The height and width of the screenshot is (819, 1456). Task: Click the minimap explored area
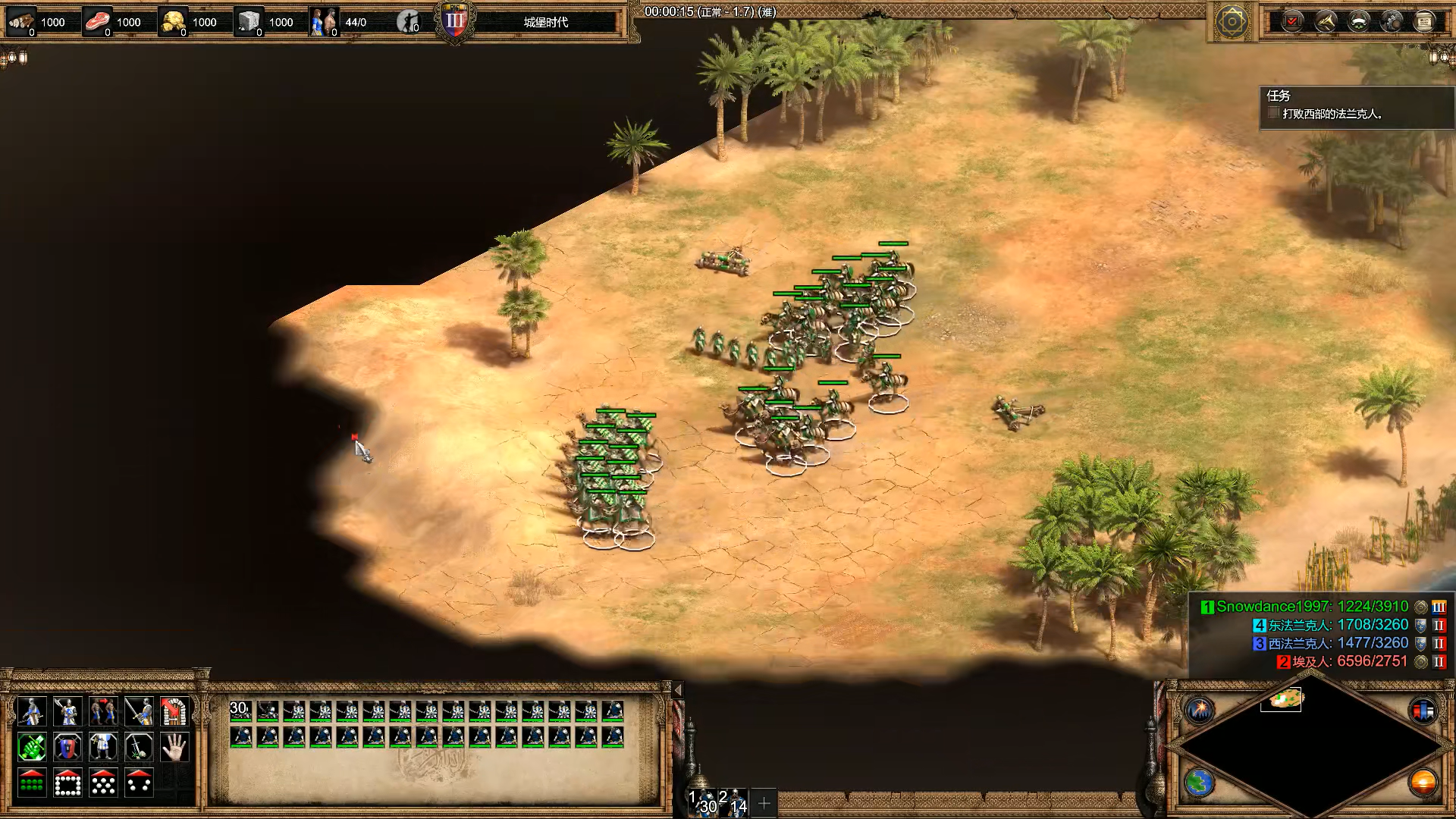pos(1282,698)
